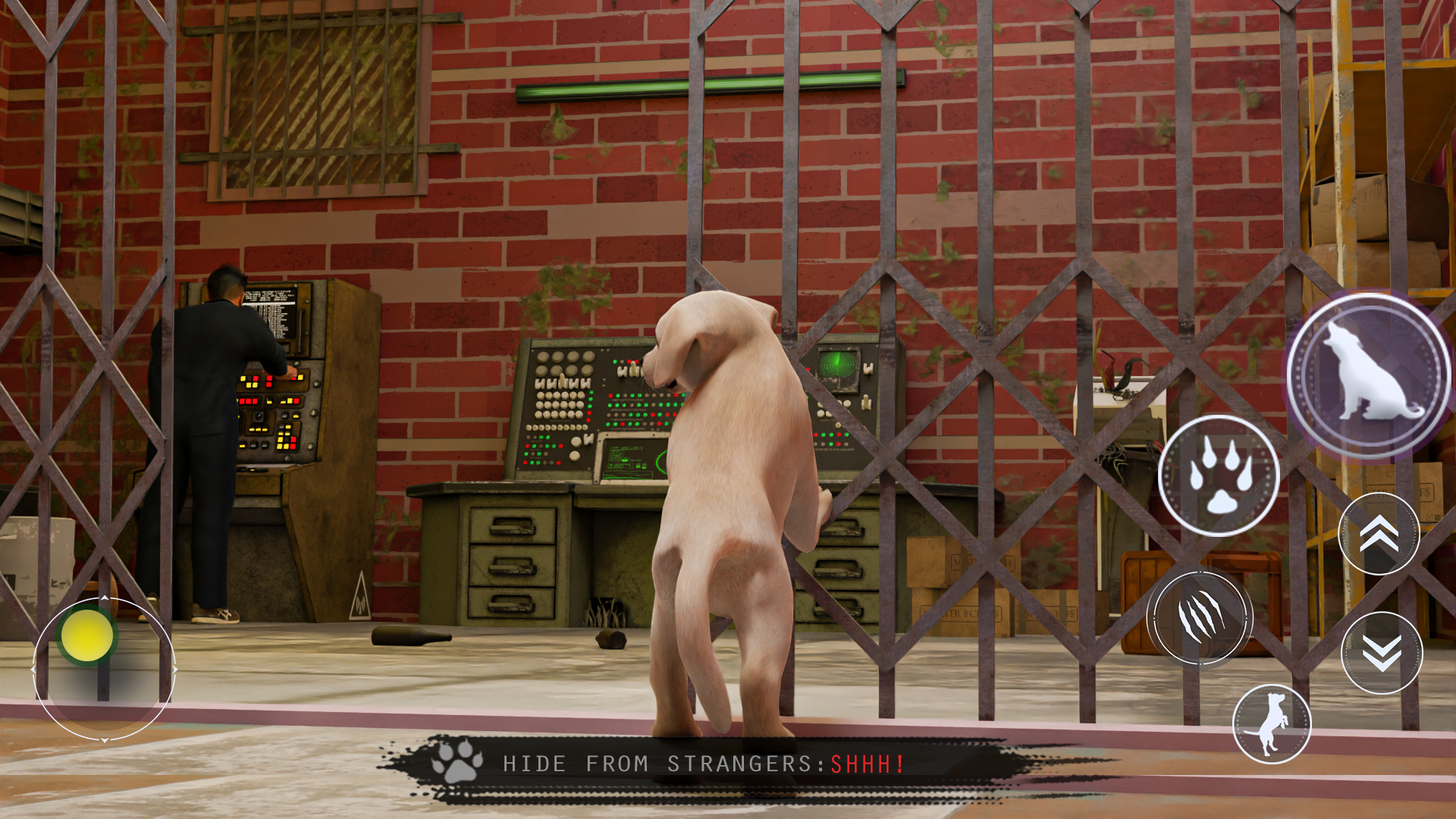Tap the up arrow on the movement joystick ring

click(105, 598)
